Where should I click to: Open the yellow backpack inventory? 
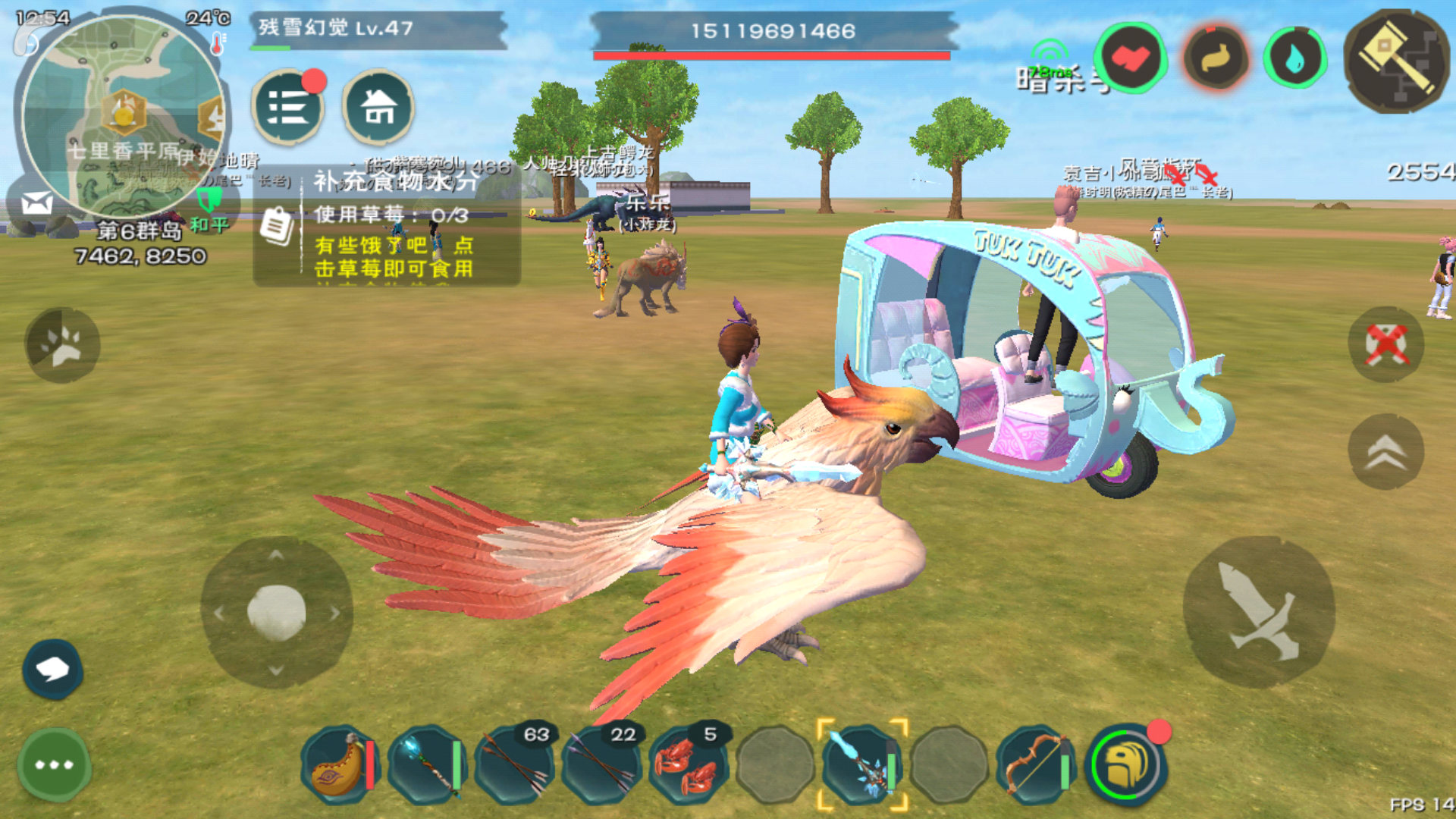[1126, 764]
